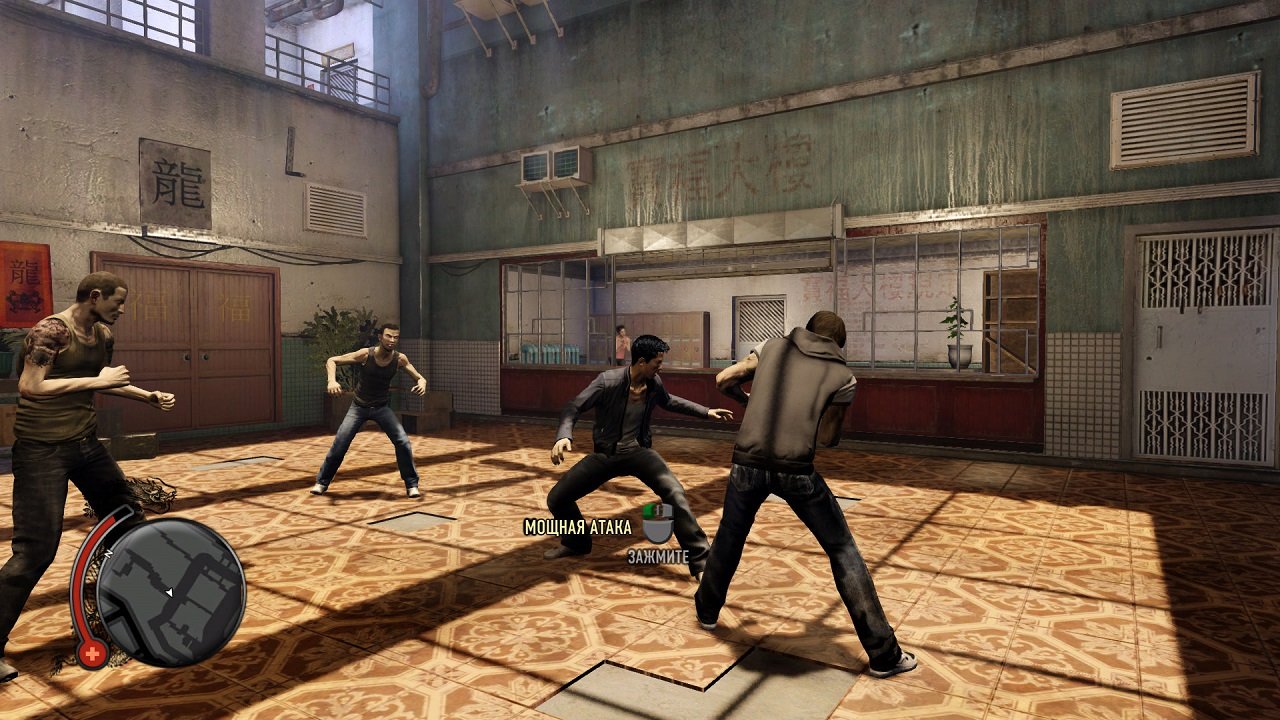Image resolution: width=1280 pixels, height=720 pixels.
Task: Click the shirtless enemy on the far left
Action: click(x=75, y=400)
